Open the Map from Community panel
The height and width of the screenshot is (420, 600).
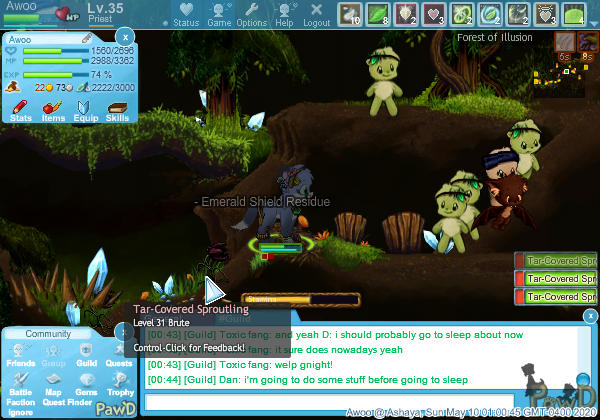point(54,383)
